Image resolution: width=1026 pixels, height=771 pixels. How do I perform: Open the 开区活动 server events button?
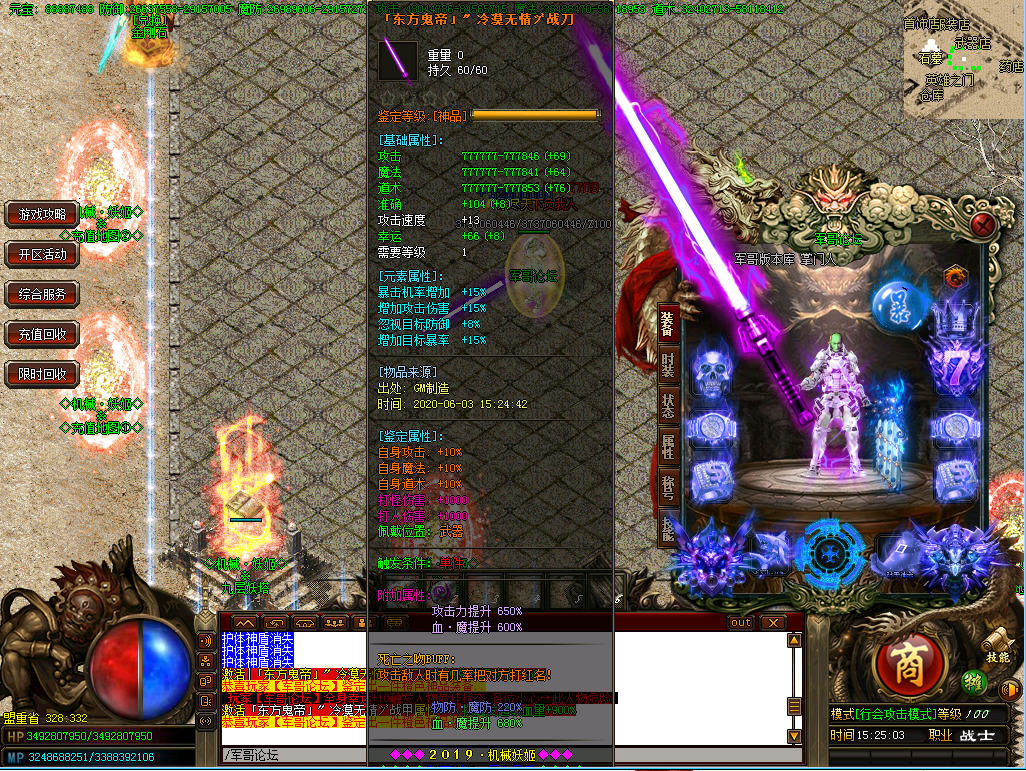(42, 254)
